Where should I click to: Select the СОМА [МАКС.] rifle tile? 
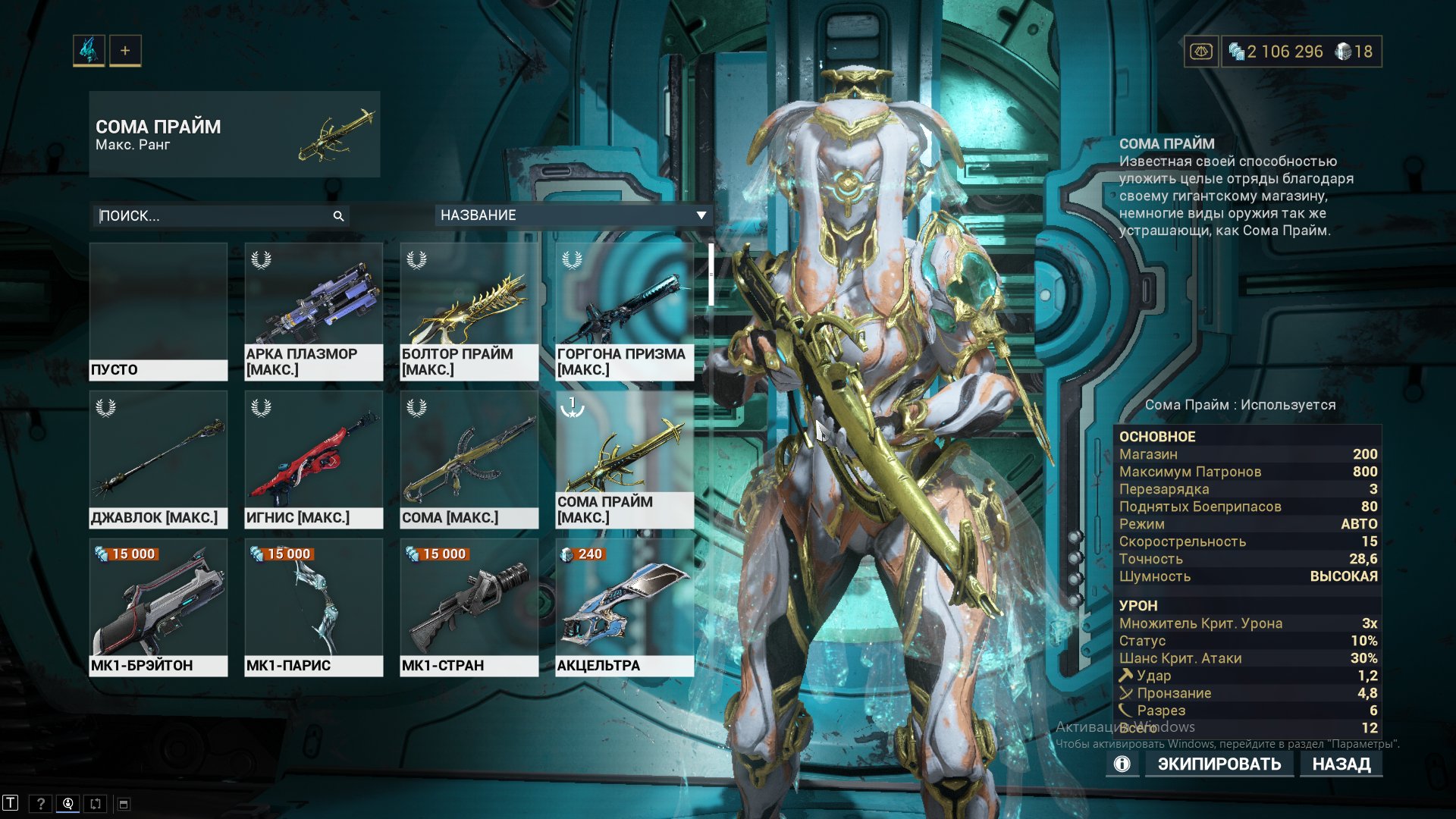pos(469,459)
